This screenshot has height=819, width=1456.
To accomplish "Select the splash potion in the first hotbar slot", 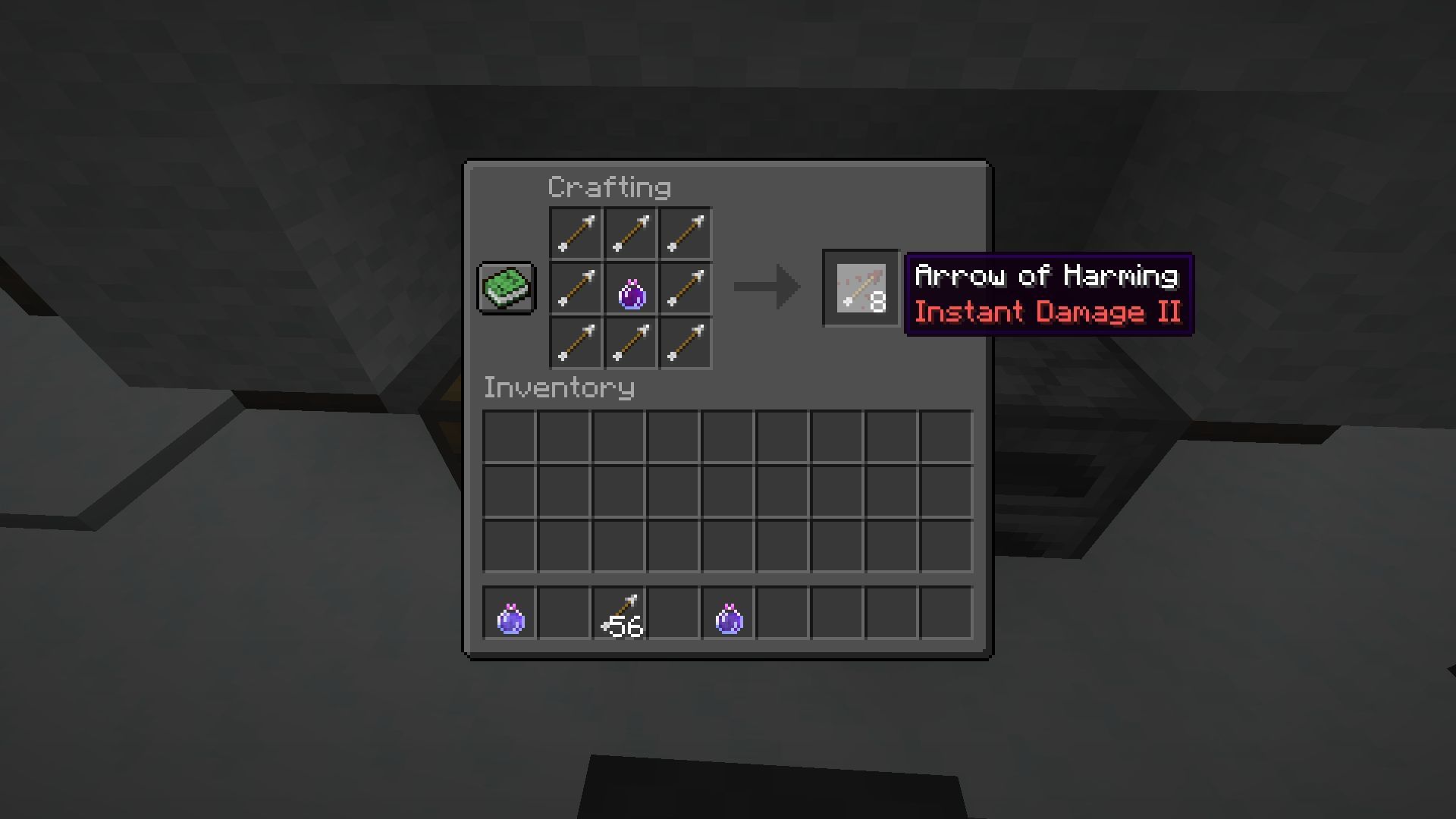I will 510,616.
